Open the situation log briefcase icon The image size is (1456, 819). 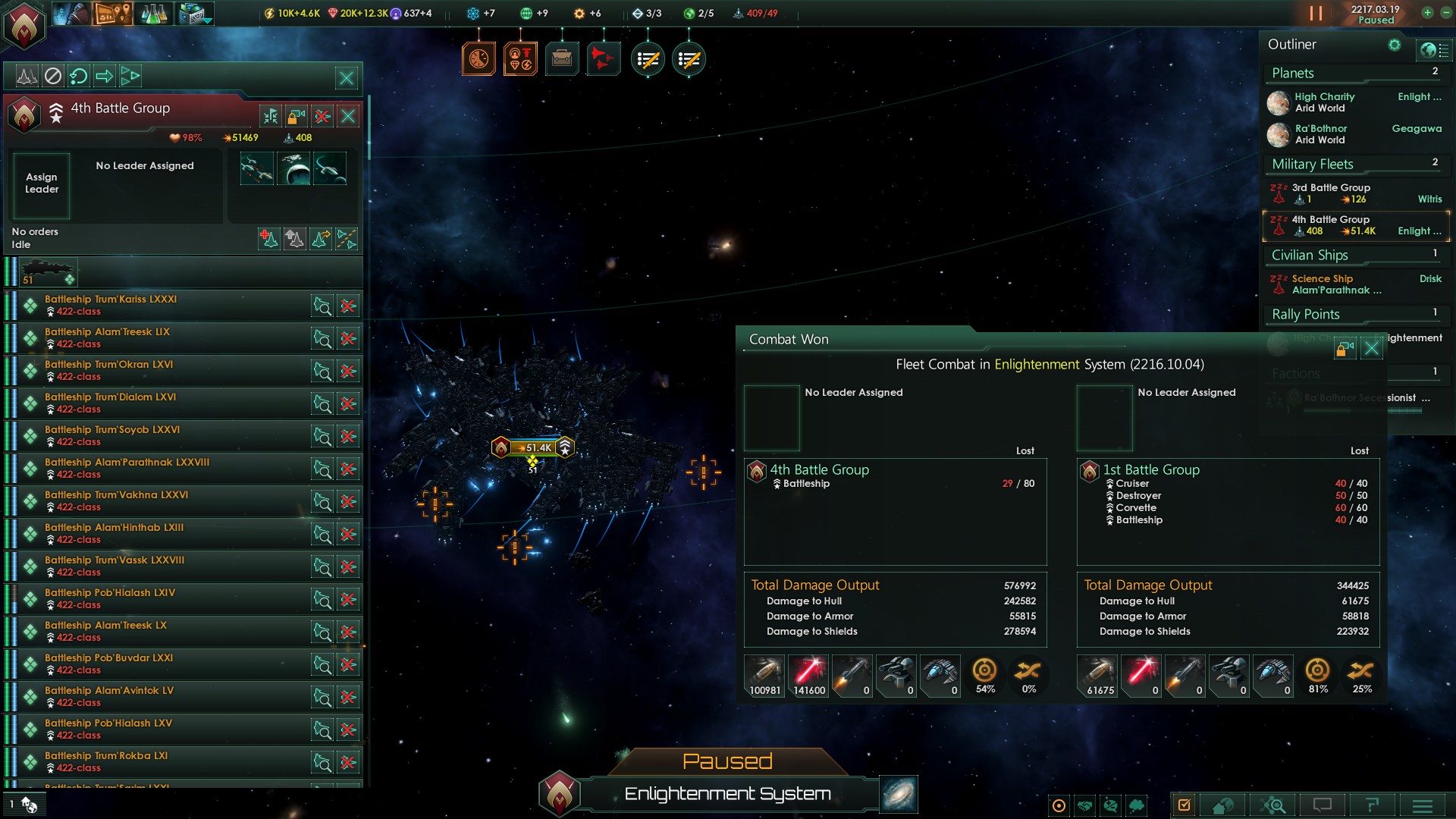[x=562, y=58]
